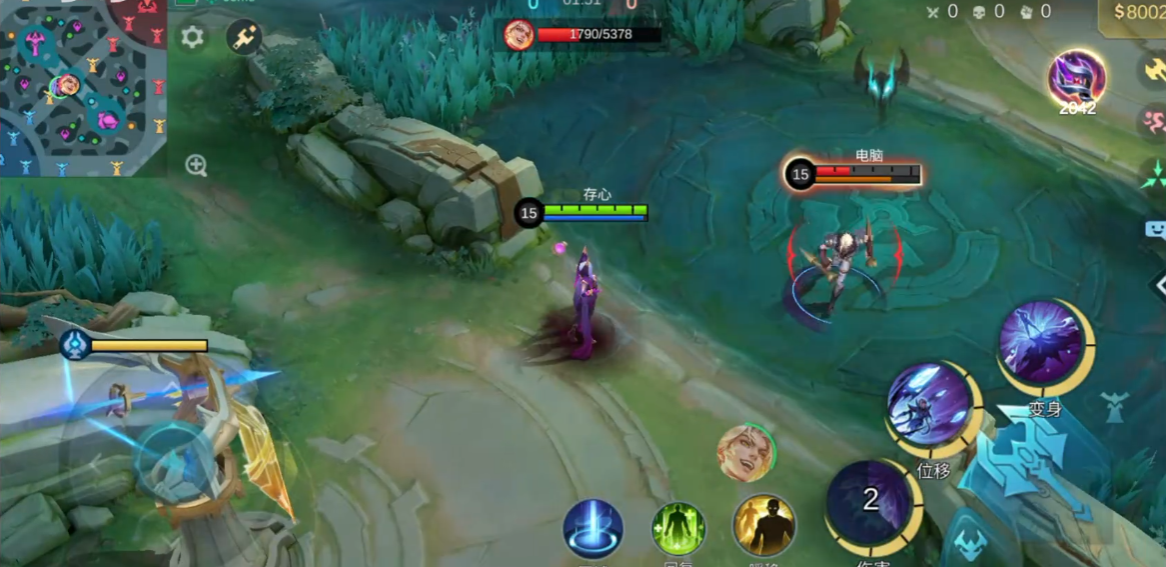Cast the golden silhouette summoner spell
The height and width of the screenshot is (567, 1166).
(765, 527)
